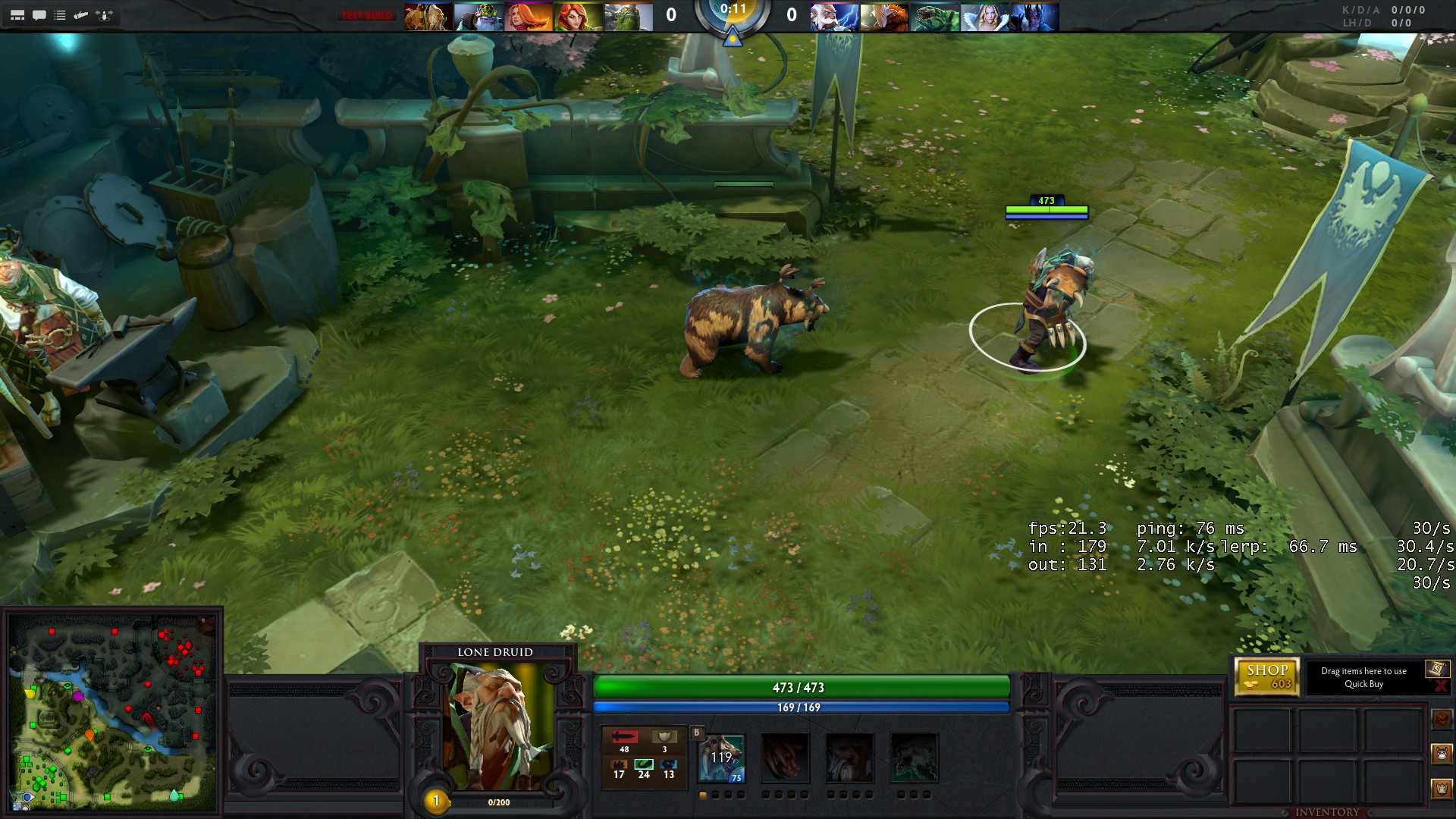Cast Summon Spirit Bear ability
This screenshot has height=819, width=1456.
point(721,758)
